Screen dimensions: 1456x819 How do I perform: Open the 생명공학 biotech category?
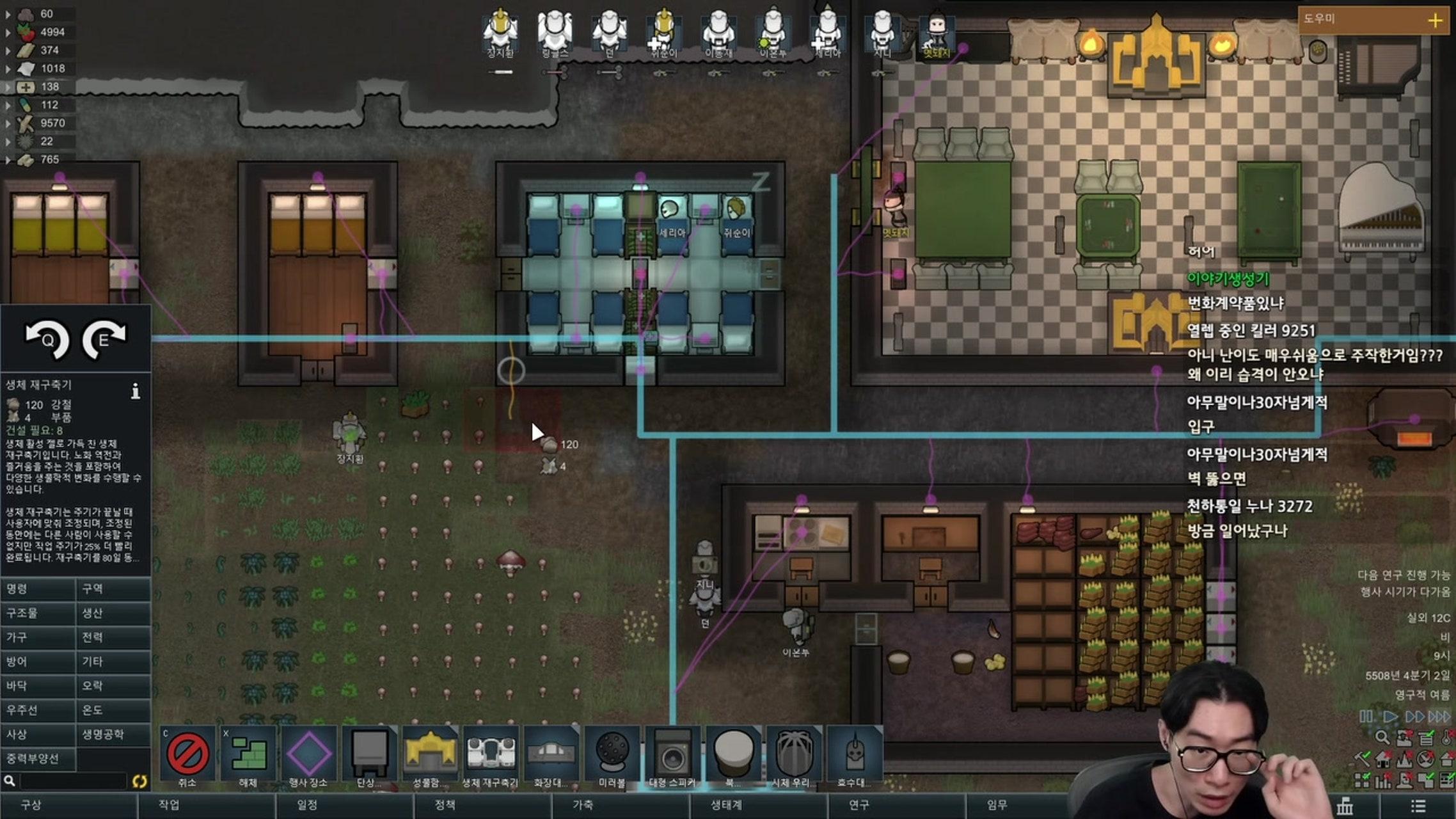tap(113, 735)
